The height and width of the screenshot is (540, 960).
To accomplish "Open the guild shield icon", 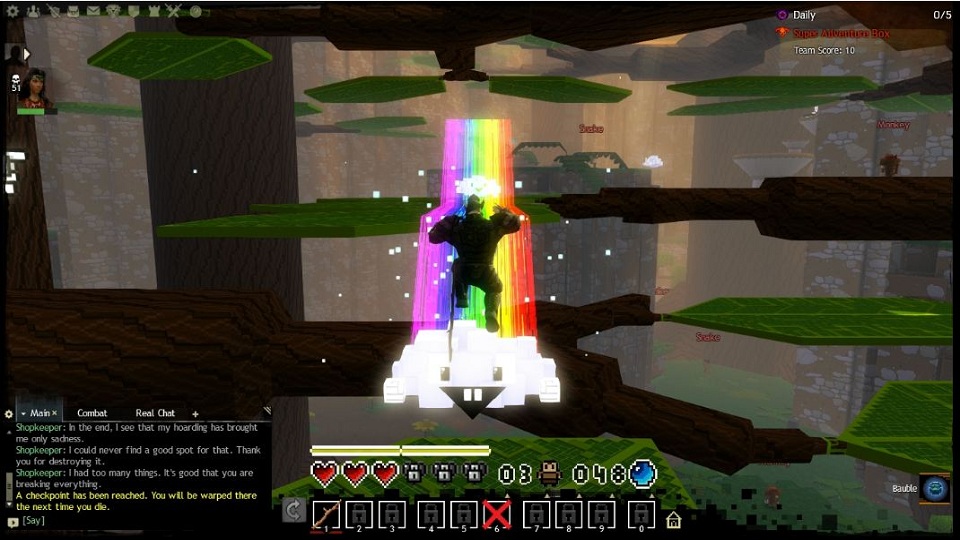I will coord(134,12).
